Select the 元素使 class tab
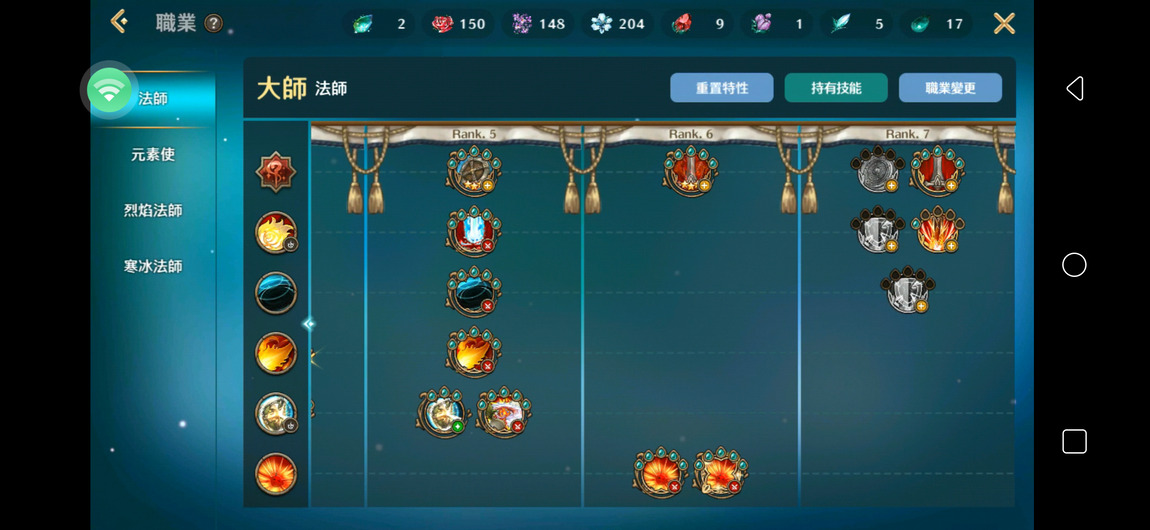1150x530 pixels. tap(153, 155)
